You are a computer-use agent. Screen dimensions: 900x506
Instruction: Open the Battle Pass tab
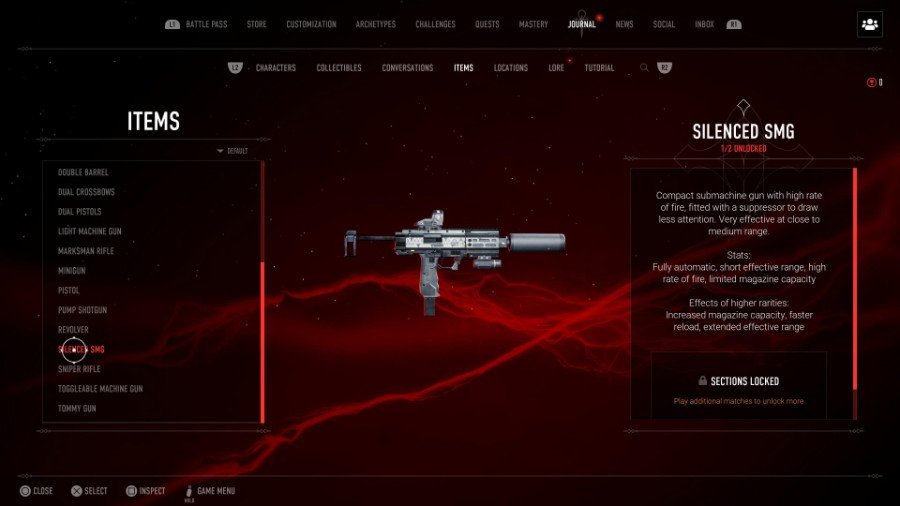(210, 24)
